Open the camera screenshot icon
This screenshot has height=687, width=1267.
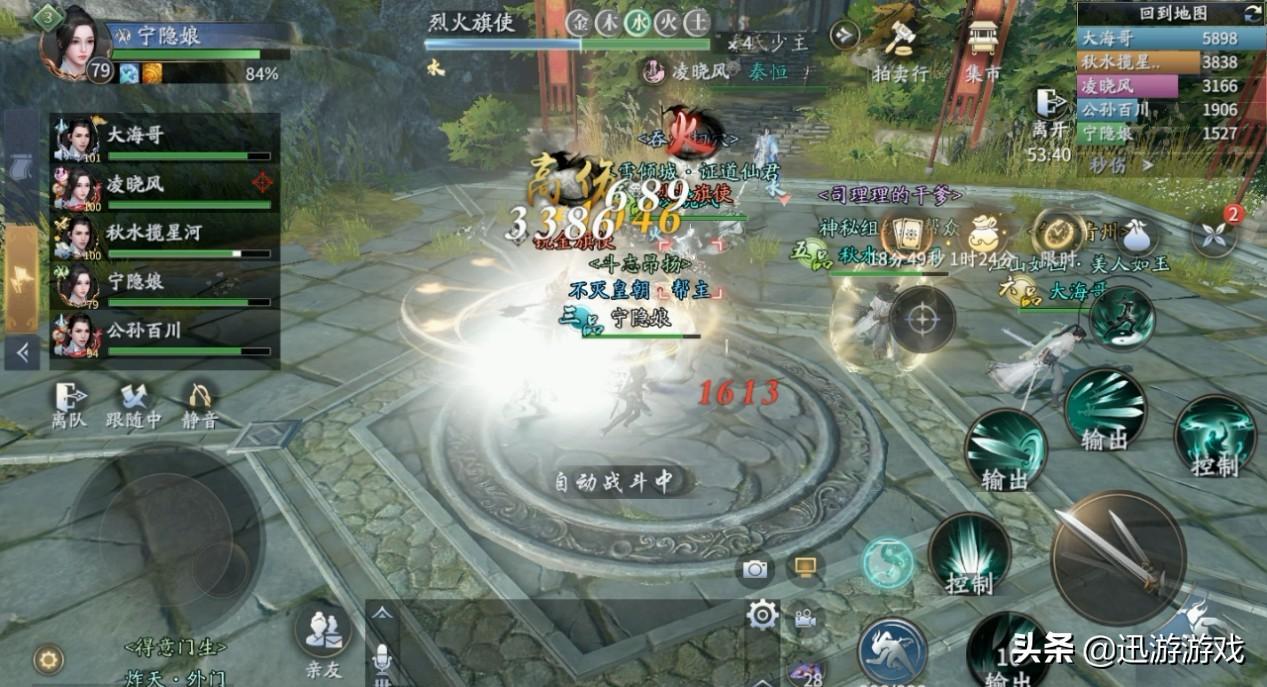[x=755, y=569]
